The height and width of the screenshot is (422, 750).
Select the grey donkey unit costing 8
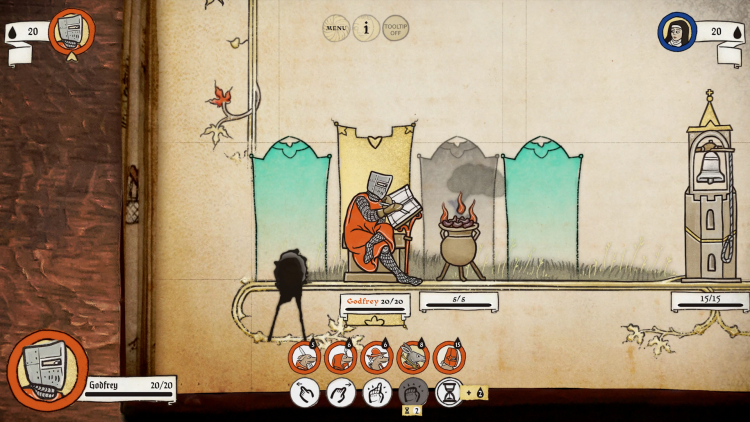click(412, 358)
